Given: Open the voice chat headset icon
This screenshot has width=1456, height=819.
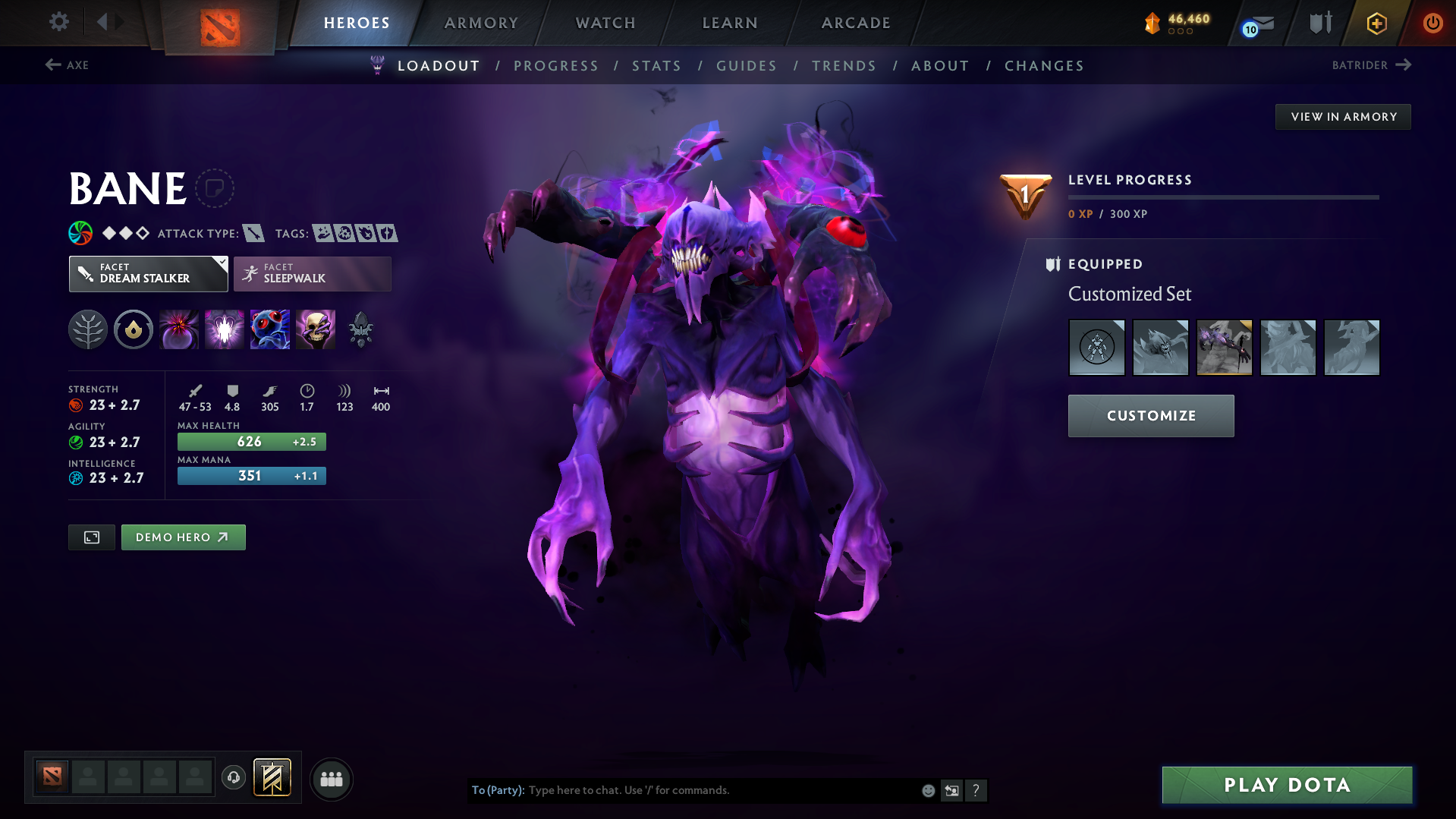Looking at the screenshot, I should point(233,779).
